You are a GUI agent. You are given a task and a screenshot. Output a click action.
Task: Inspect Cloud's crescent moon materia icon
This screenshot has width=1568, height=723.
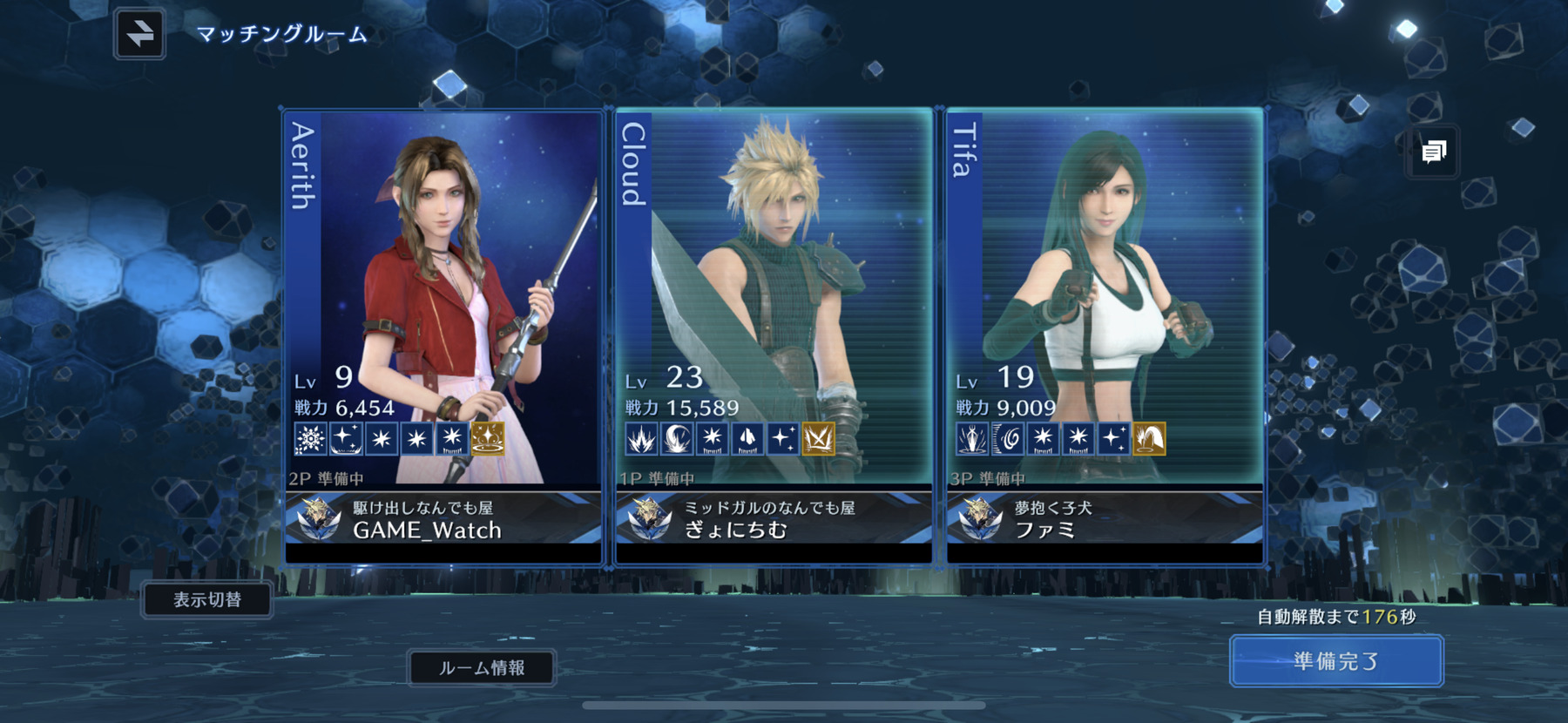click(677, 438)
